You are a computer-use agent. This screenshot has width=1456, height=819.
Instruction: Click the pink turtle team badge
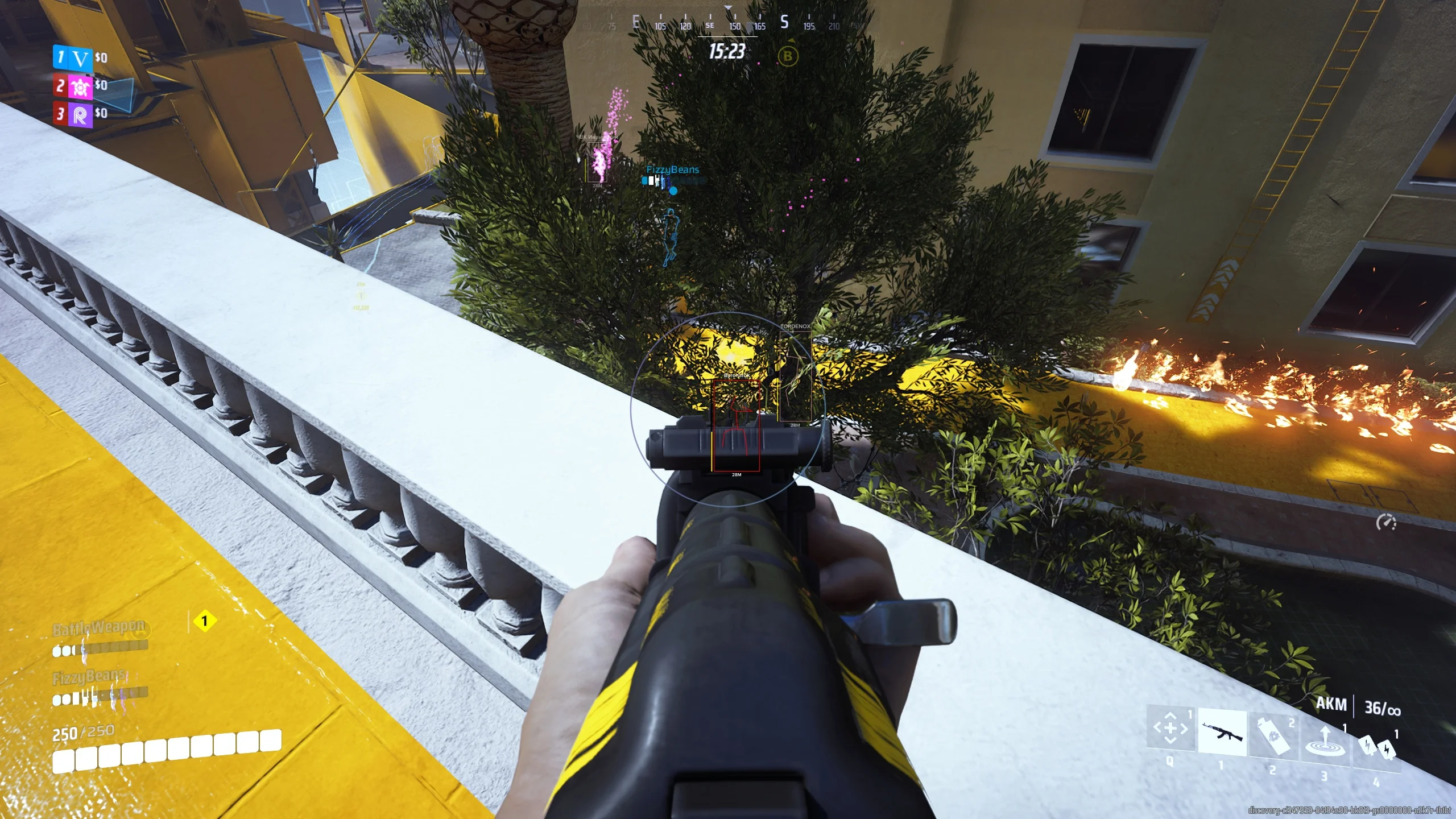81,86
